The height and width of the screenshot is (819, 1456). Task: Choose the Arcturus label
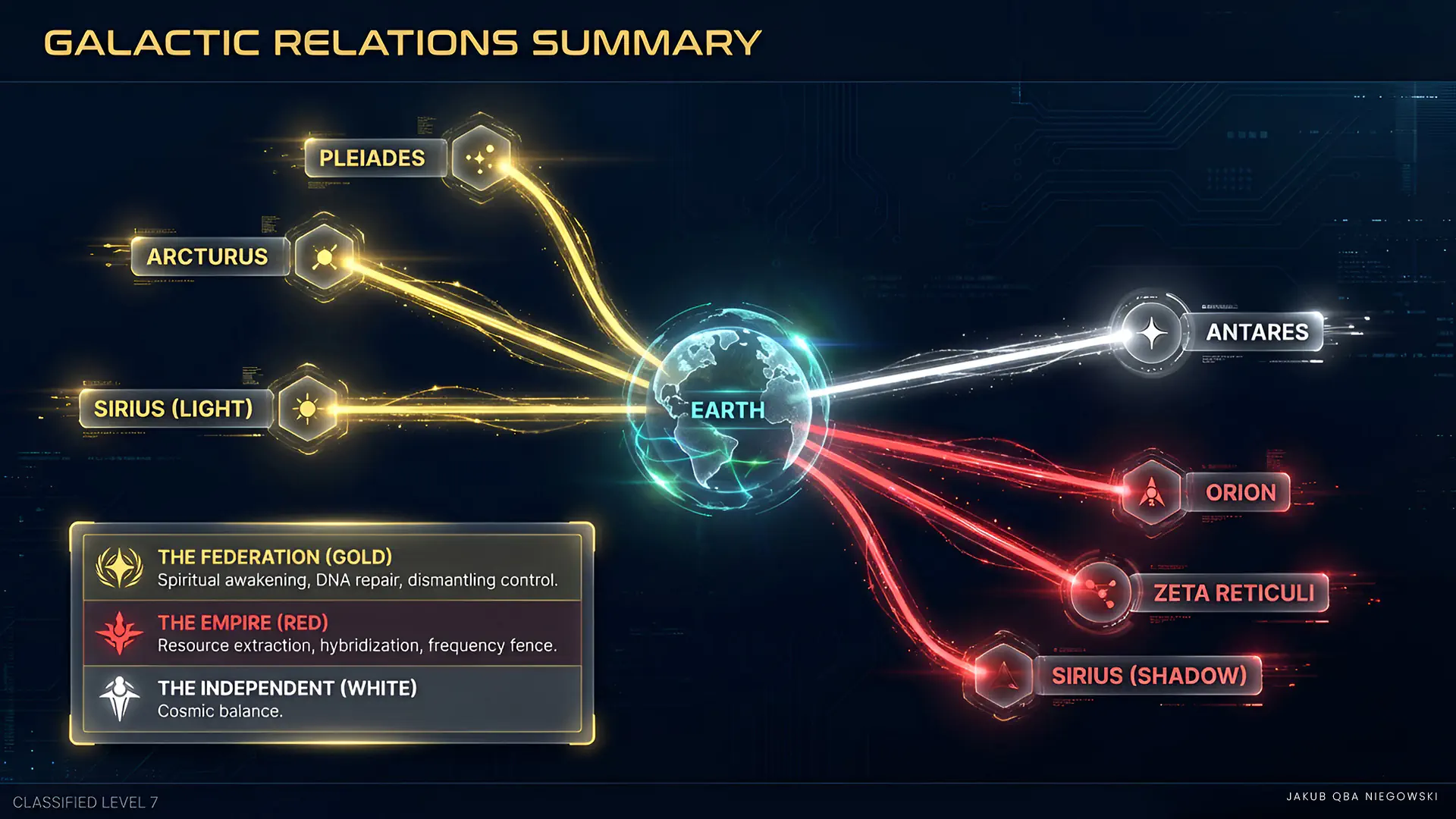coord(207,256)
